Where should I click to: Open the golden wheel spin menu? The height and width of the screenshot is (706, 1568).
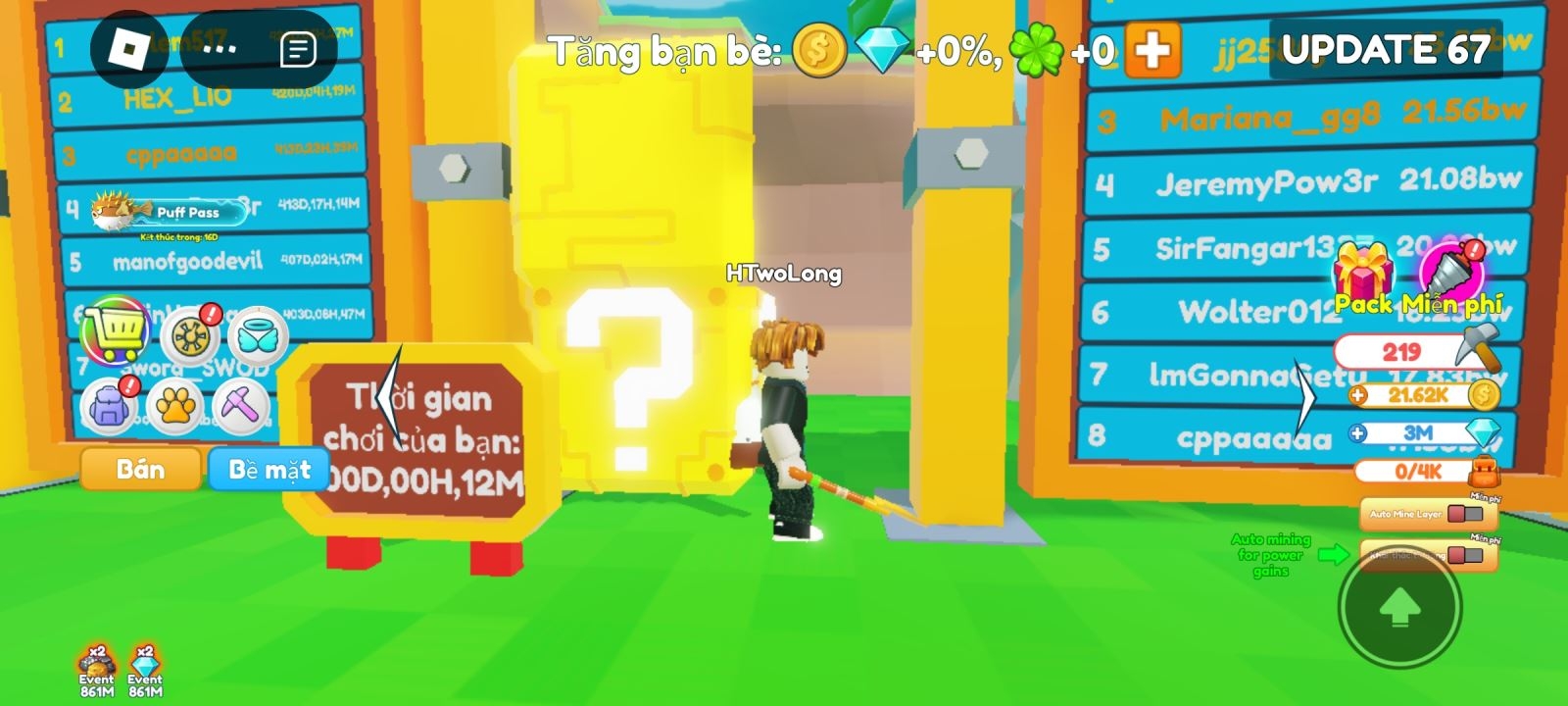point(191,333)
